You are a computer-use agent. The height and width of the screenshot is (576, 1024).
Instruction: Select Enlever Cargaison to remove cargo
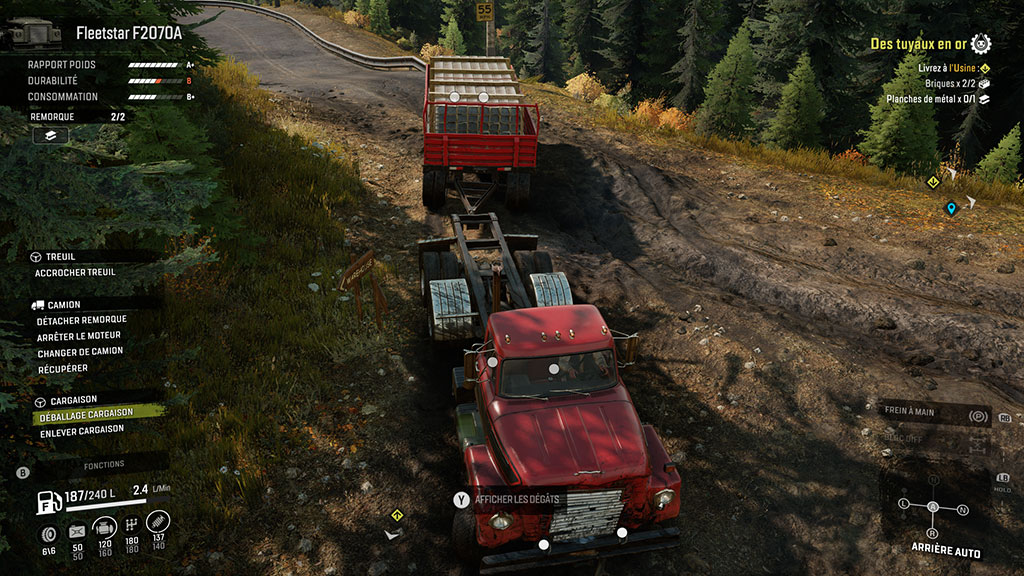tap(80, 429)
